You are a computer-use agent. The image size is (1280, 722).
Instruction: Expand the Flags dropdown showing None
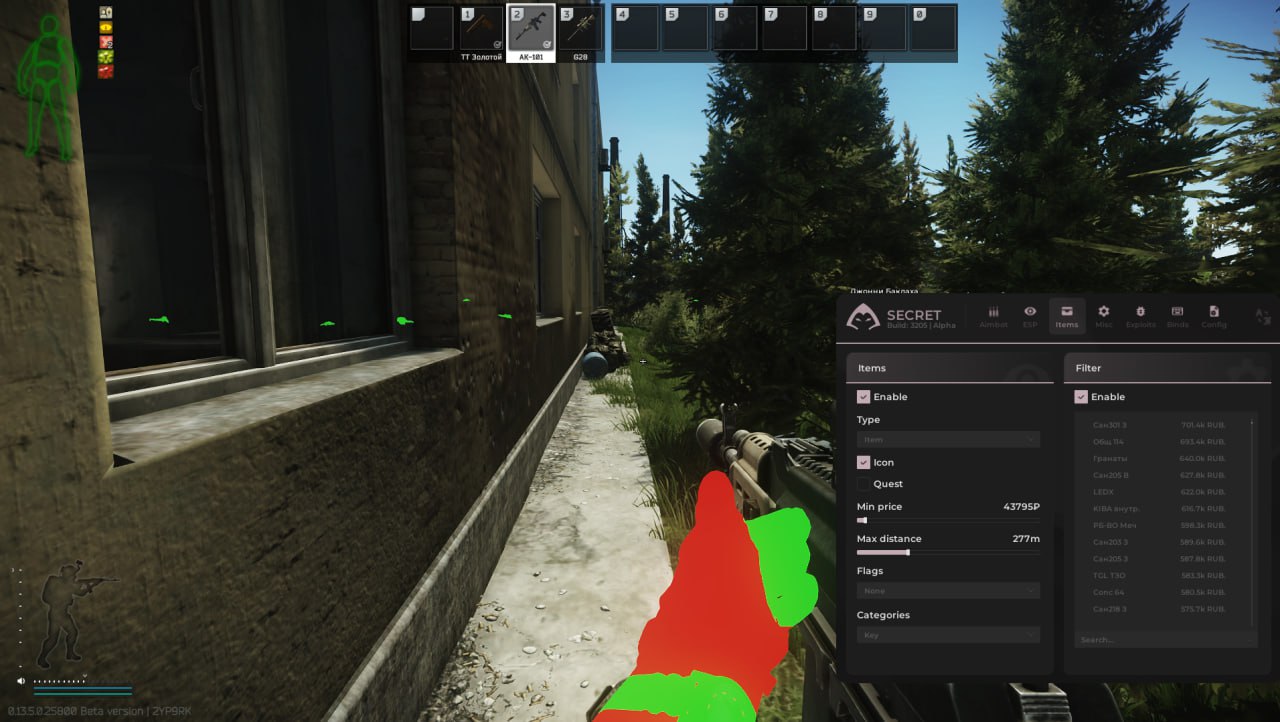(948, 590)
